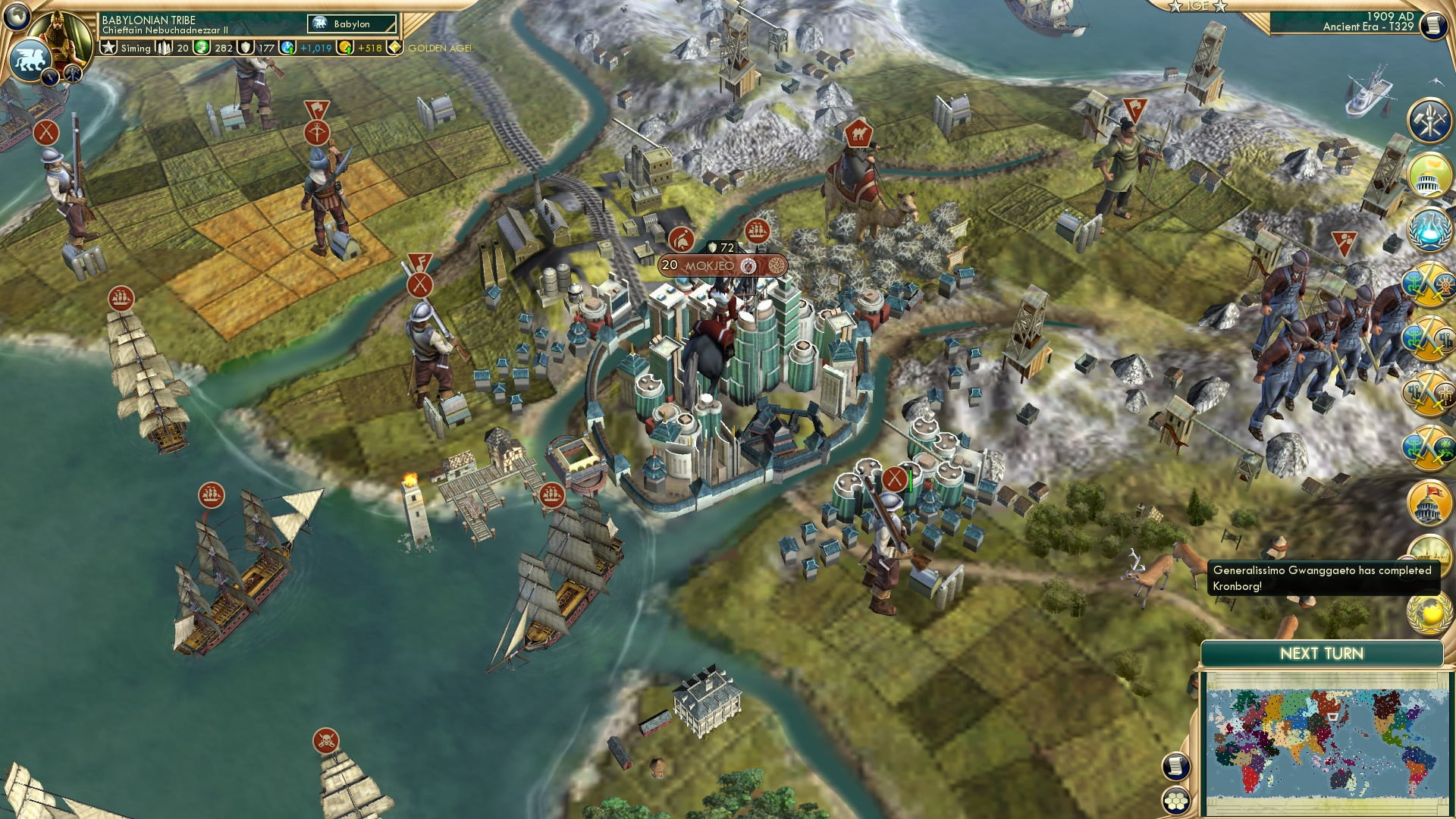Viewport: 1456px width, 819px height.
Task: Open the culture shield counter icon
Action: [x=246, y=48]
